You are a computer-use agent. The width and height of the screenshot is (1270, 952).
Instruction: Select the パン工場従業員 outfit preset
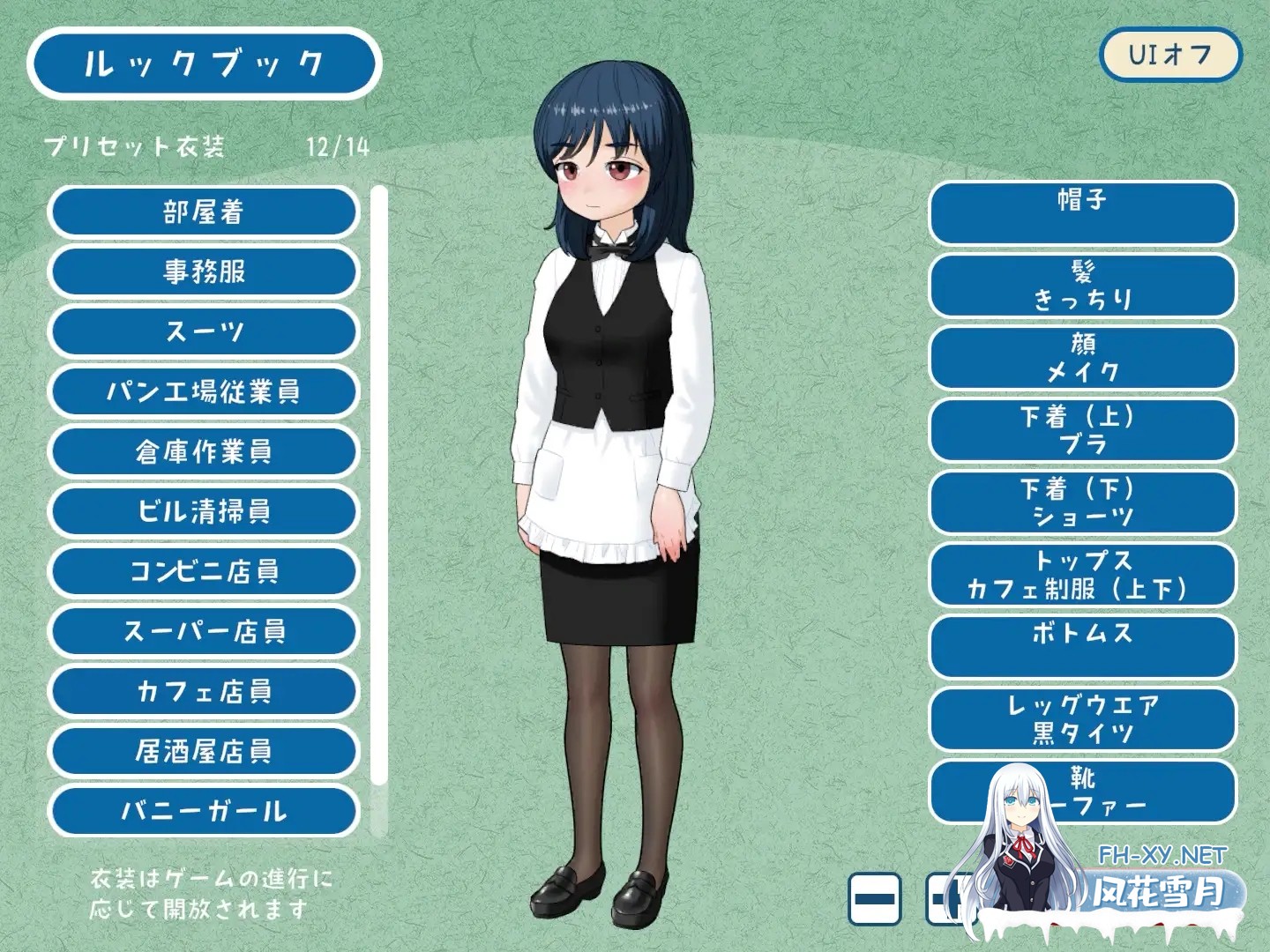click(x=204, y=391)
